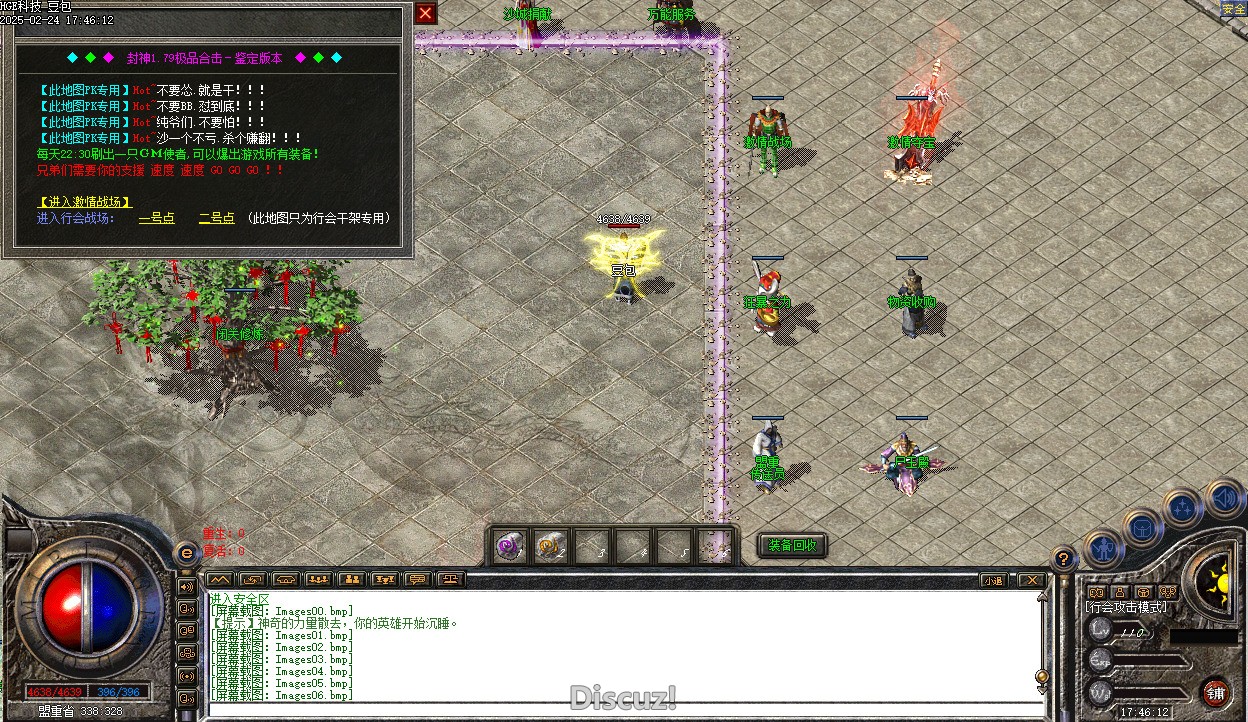Use the golden scroll in hotbar slot two

549,547
